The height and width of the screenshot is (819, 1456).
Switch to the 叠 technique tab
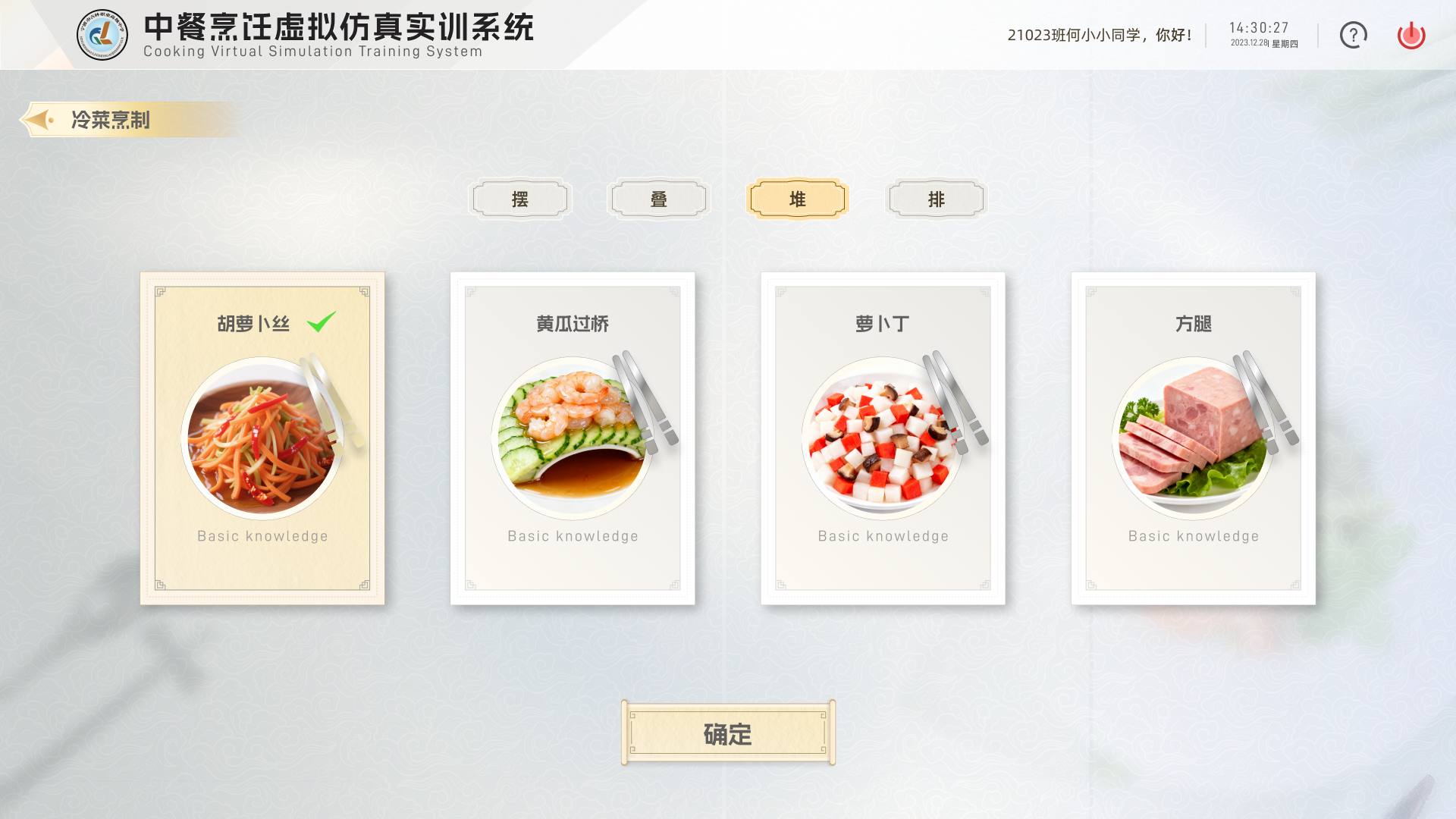coord(658,199)
